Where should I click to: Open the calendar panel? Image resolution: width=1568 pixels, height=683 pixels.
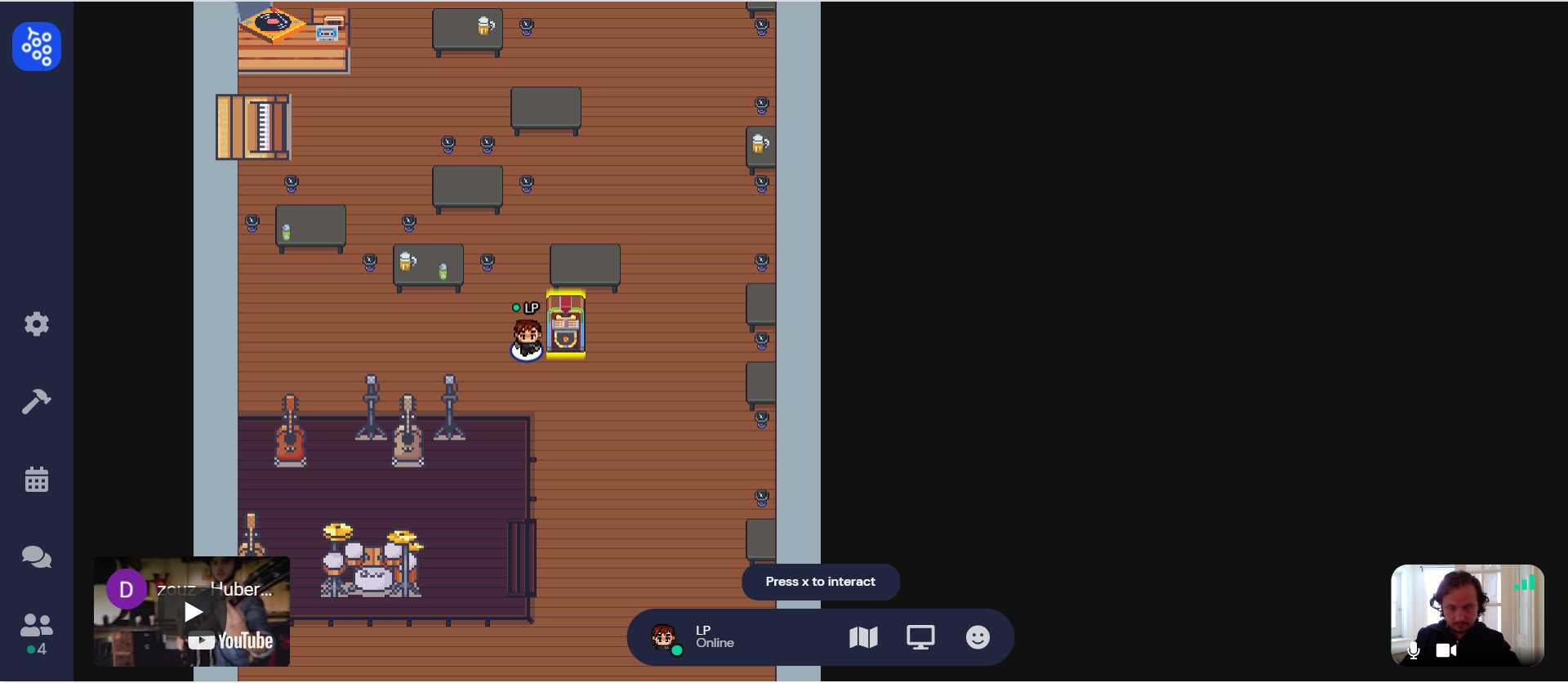[x=37, y=480]
